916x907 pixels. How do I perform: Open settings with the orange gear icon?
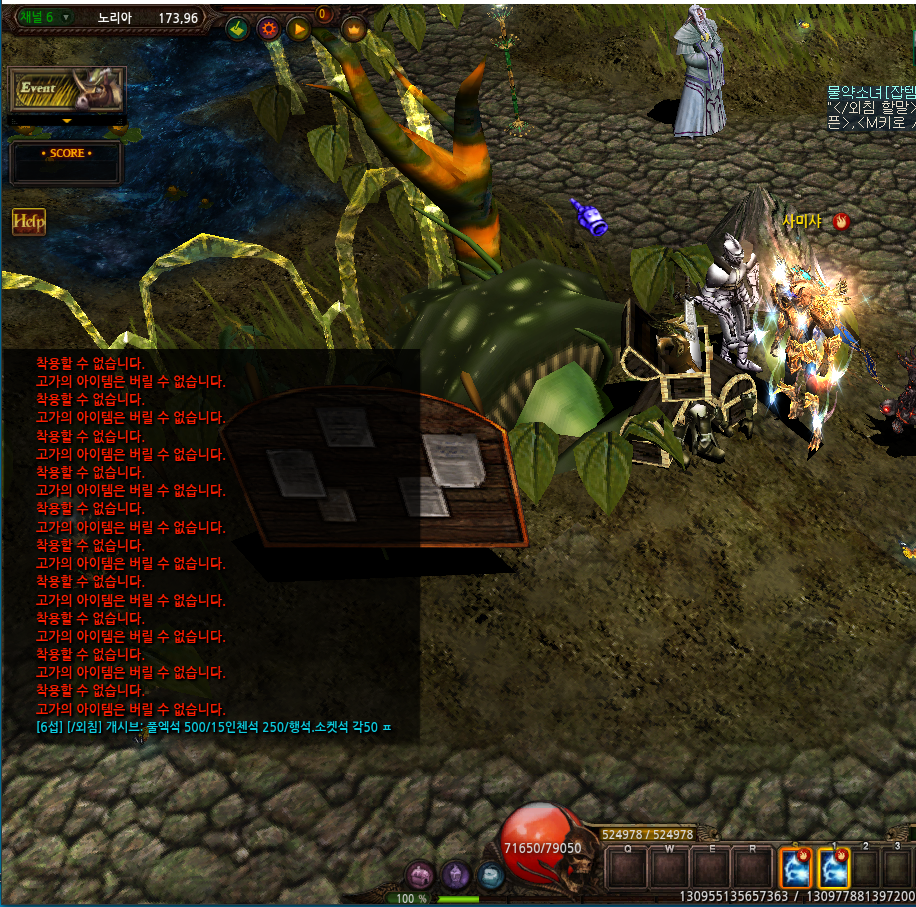268,29
